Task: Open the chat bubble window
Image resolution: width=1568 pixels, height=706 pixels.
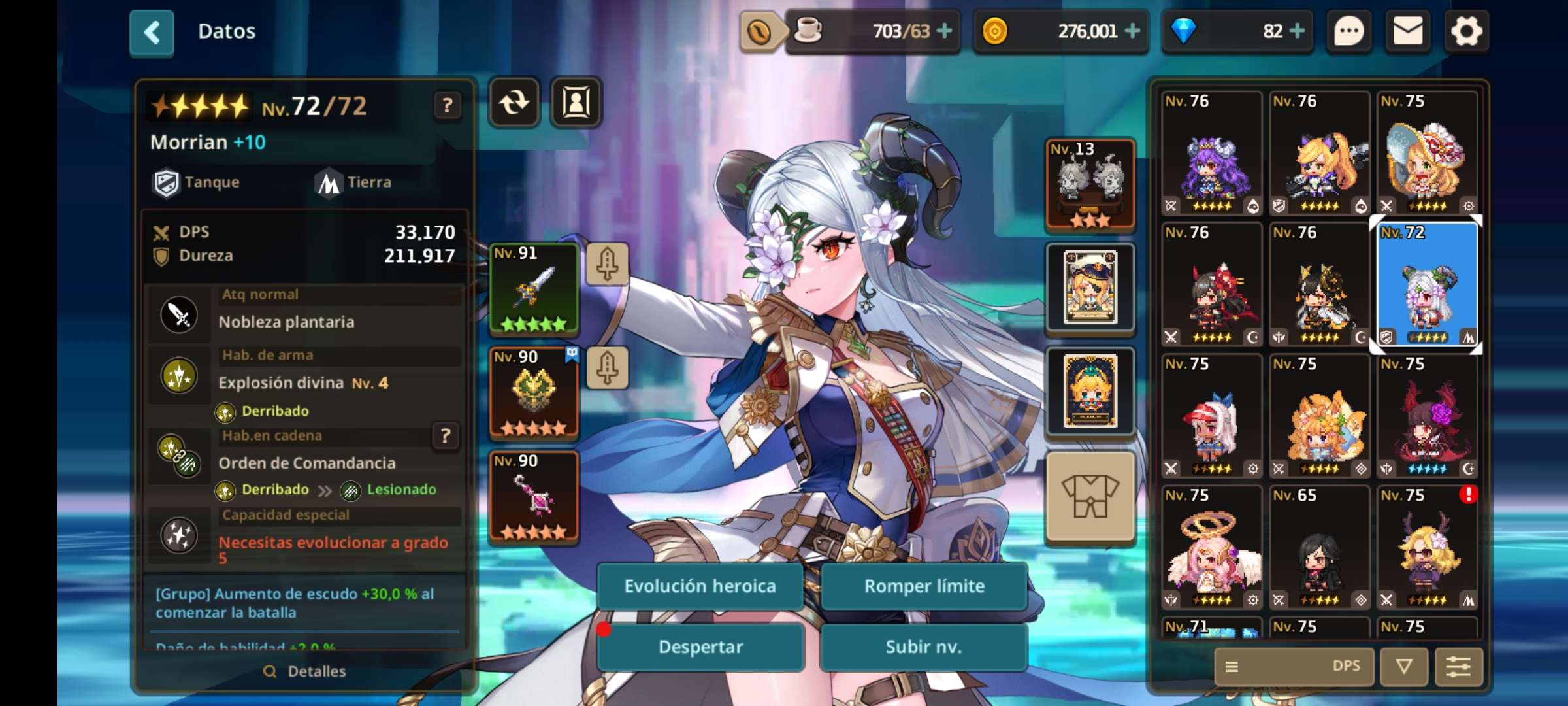Action: click(1349, 31)
